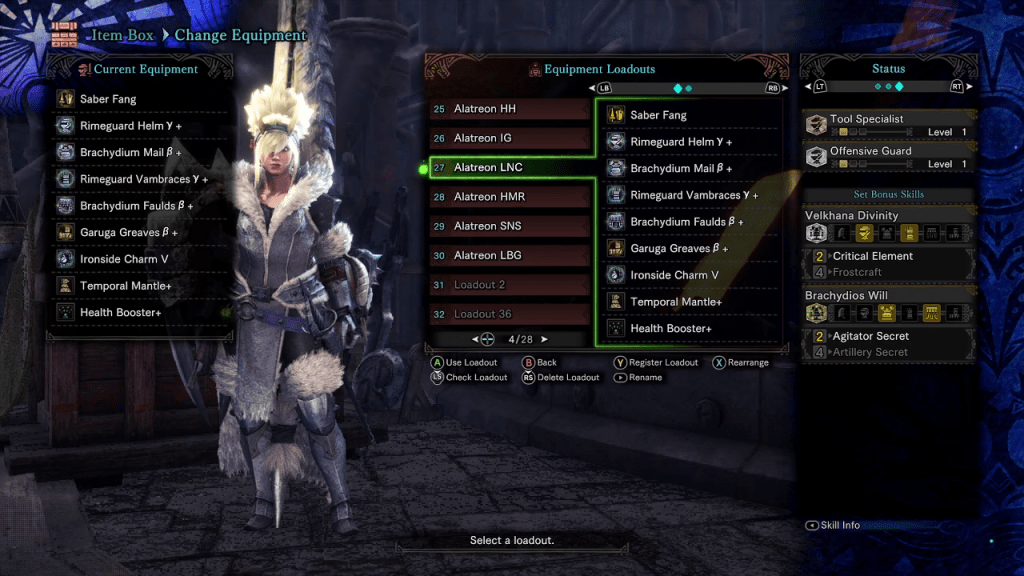Click the Equipment Loadouts header
The height and width of the screenshot is (576, 1024).
click(598, 69)
